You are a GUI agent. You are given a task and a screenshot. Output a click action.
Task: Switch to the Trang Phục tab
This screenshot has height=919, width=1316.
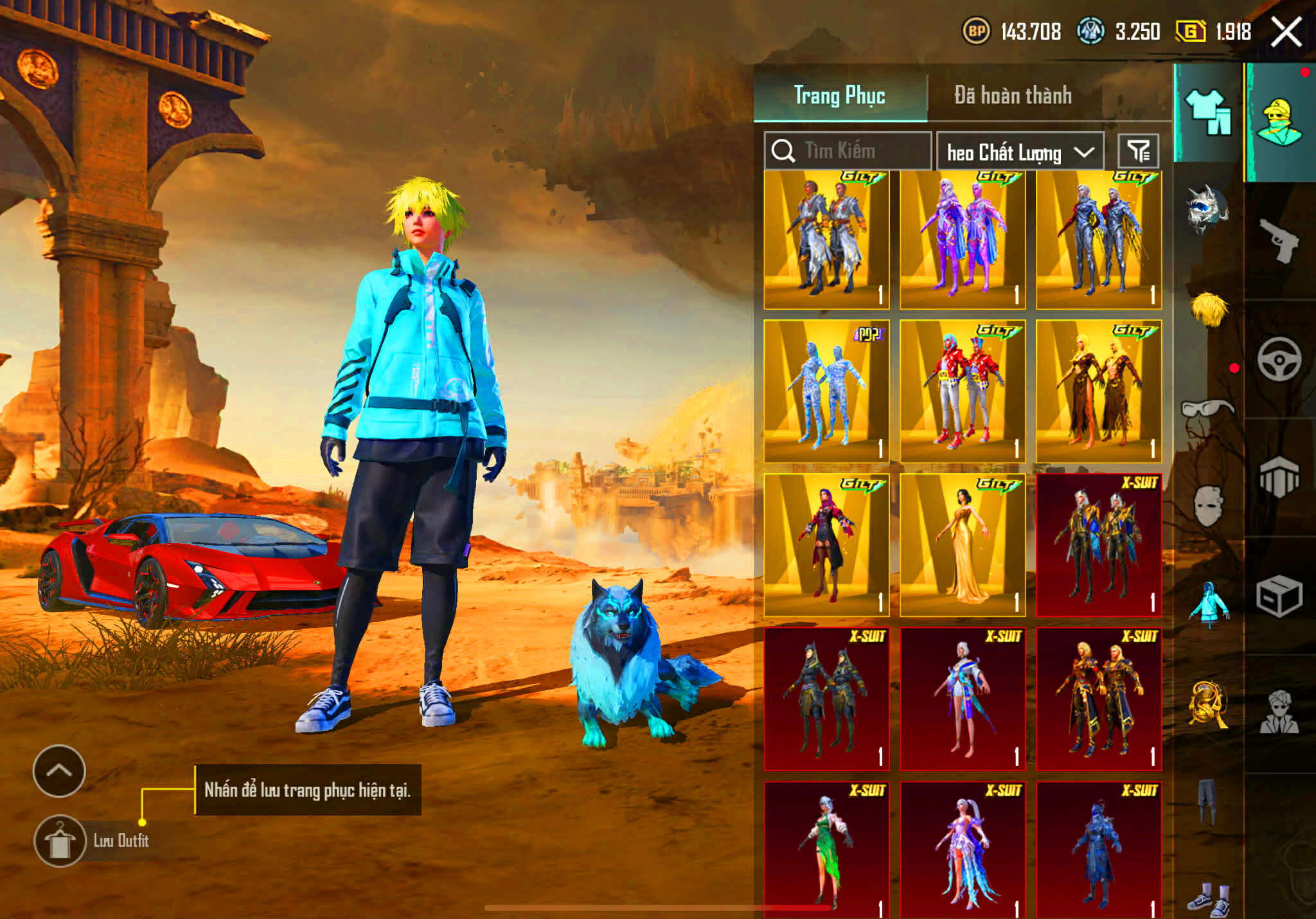[x=840, y=96]
